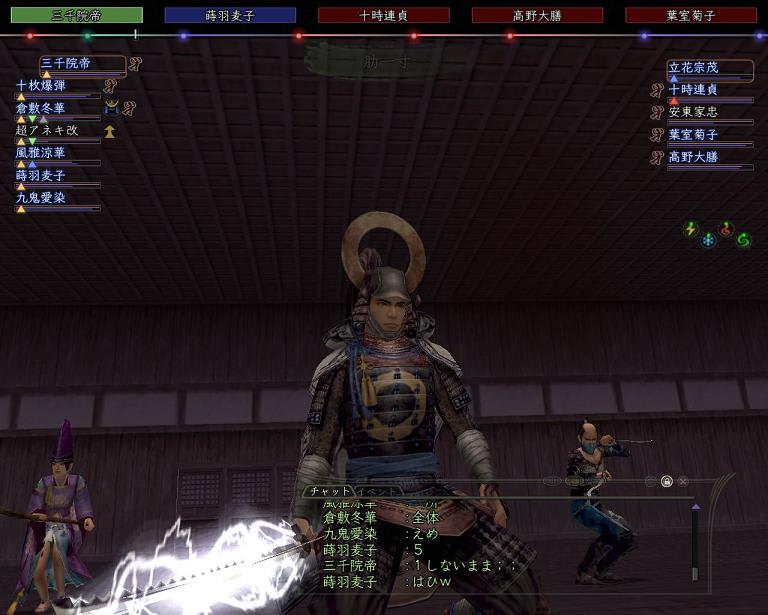Screen dimensions: 768x615
Task: Target enemy 葉室菊子 in the enemy list
Action: (694, 134)
